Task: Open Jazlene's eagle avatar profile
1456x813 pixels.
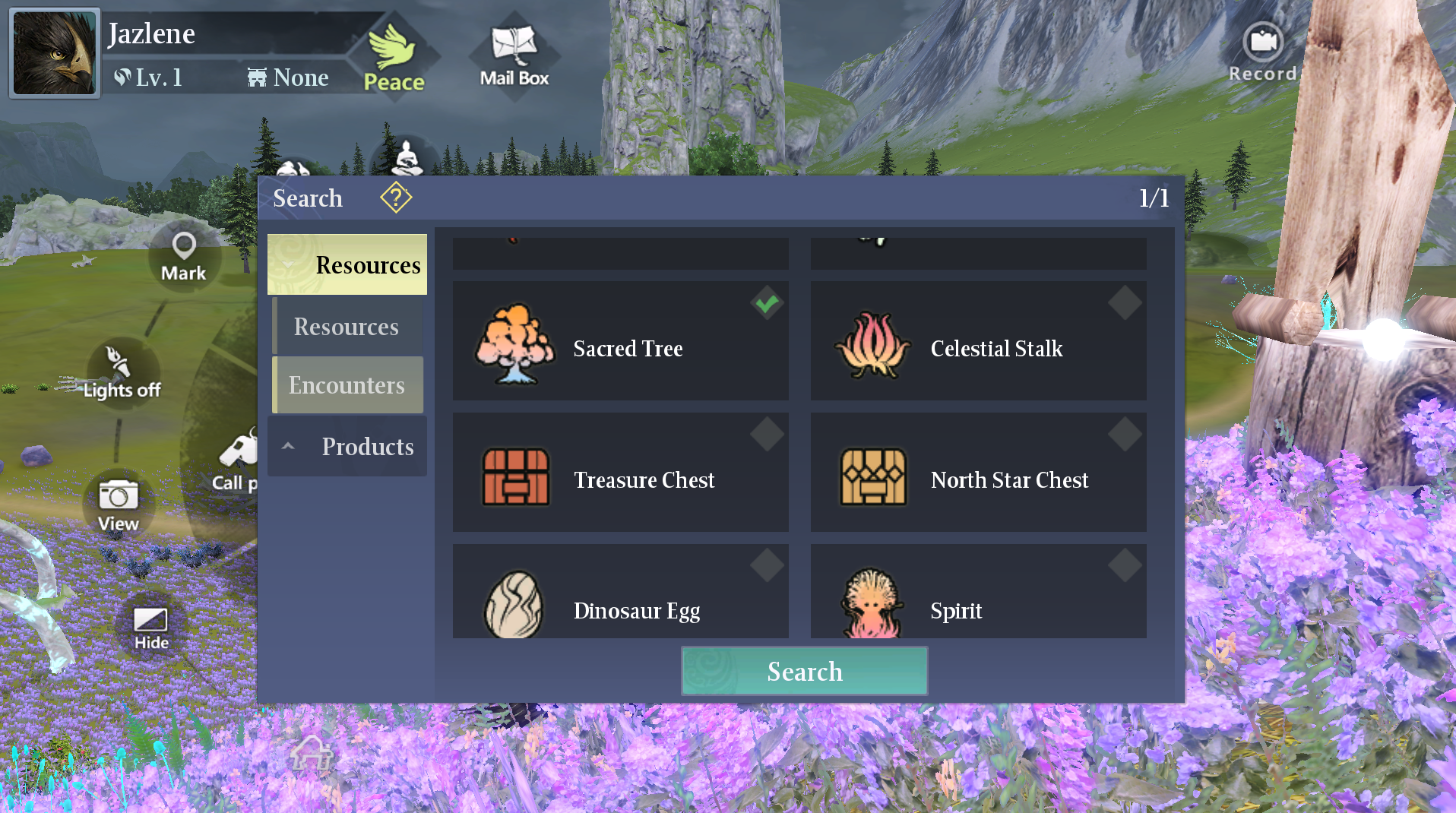Action: (55, 53)
